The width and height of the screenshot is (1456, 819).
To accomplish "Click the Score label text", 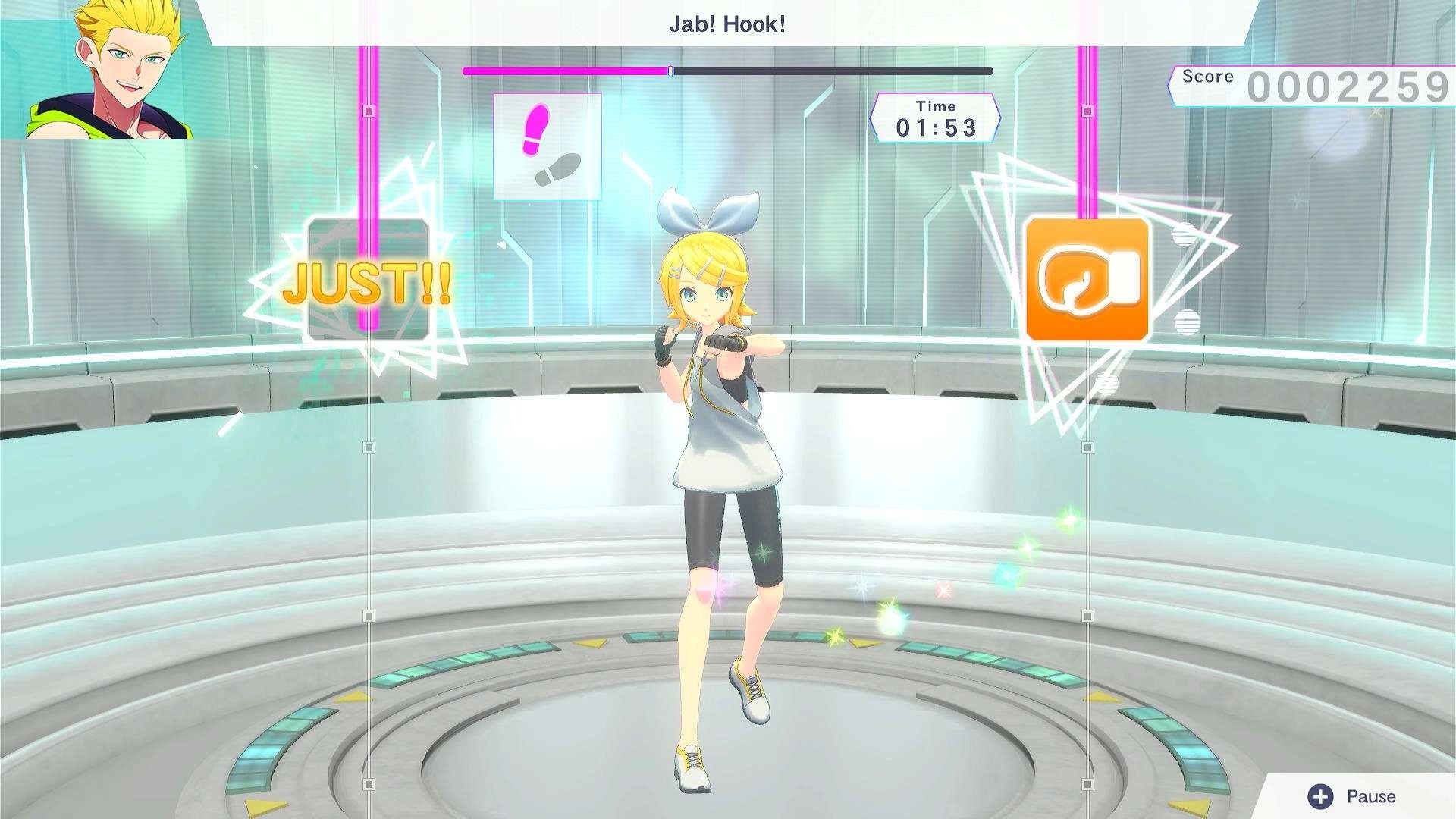I will point(1209,76).
